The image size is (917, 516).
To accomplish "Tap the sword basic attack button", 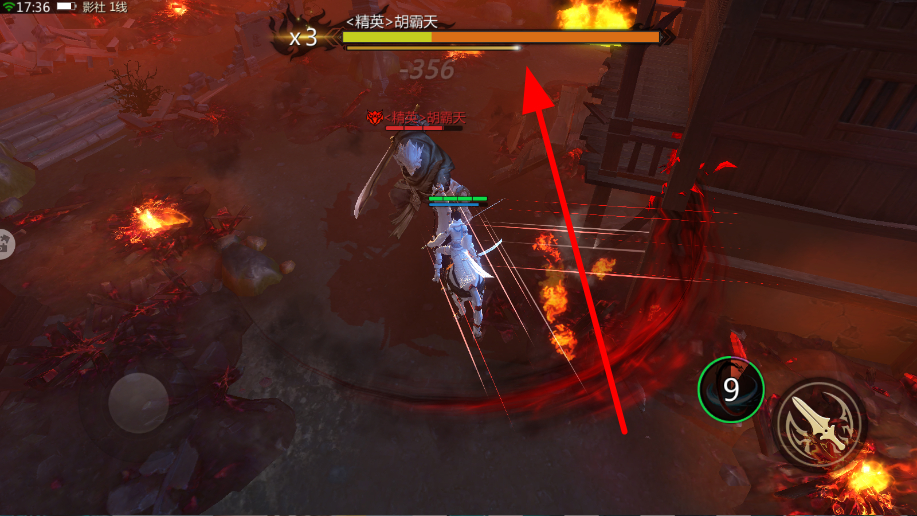I will point(821,426).
